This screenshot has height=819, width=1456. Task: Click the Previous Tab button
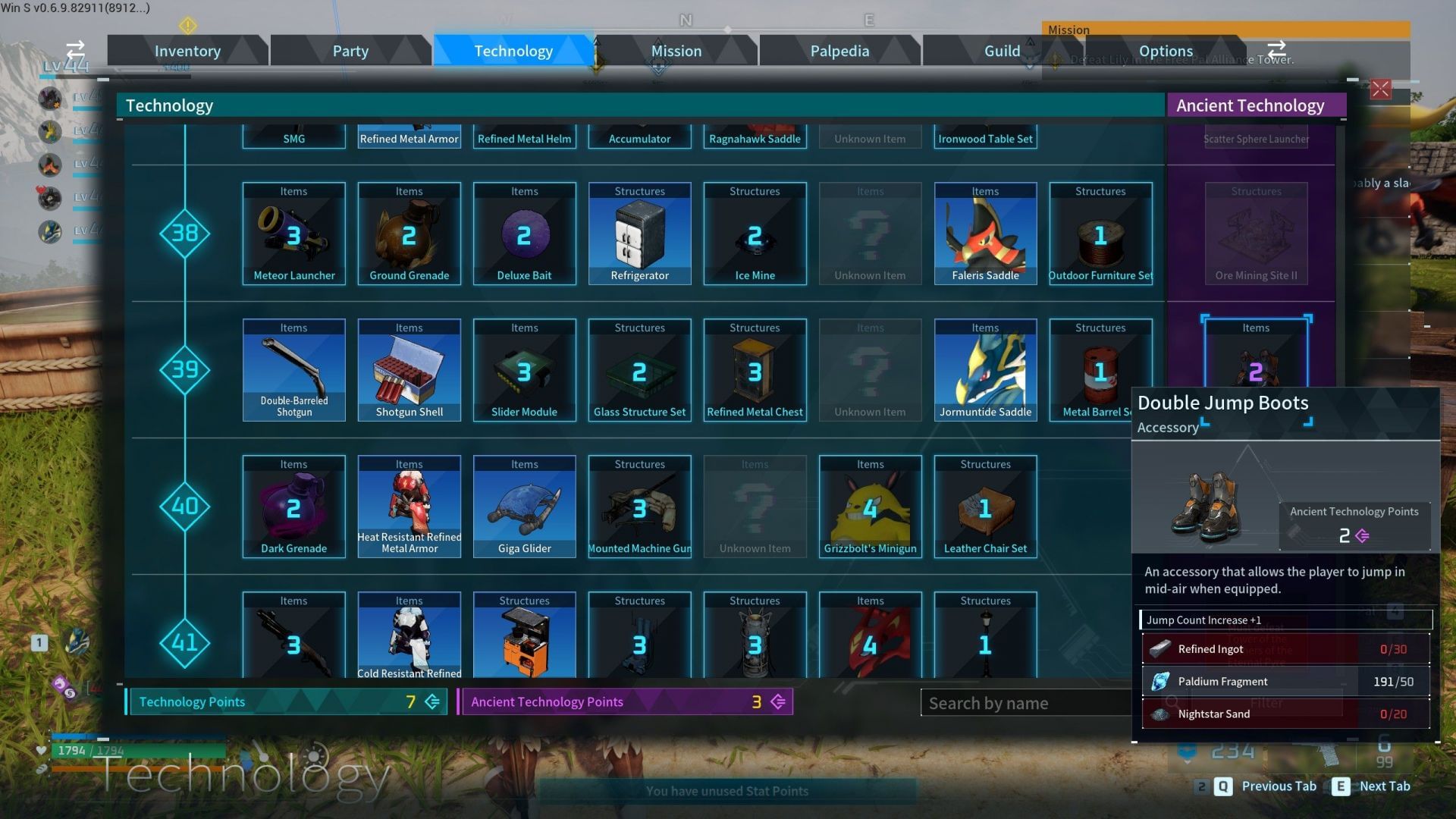[1279, 786]
